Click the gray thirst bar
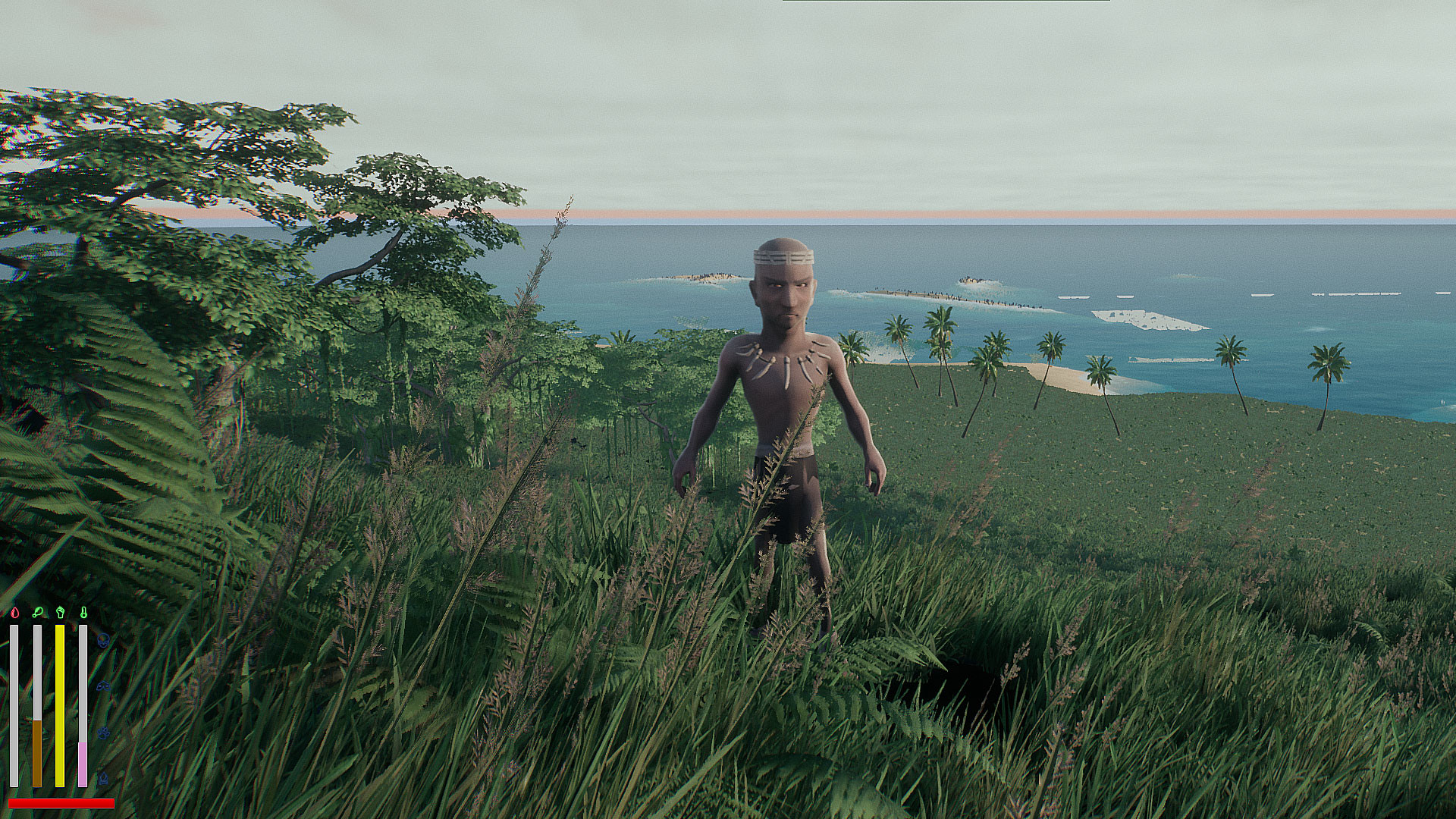 click(x=13, y=705)
